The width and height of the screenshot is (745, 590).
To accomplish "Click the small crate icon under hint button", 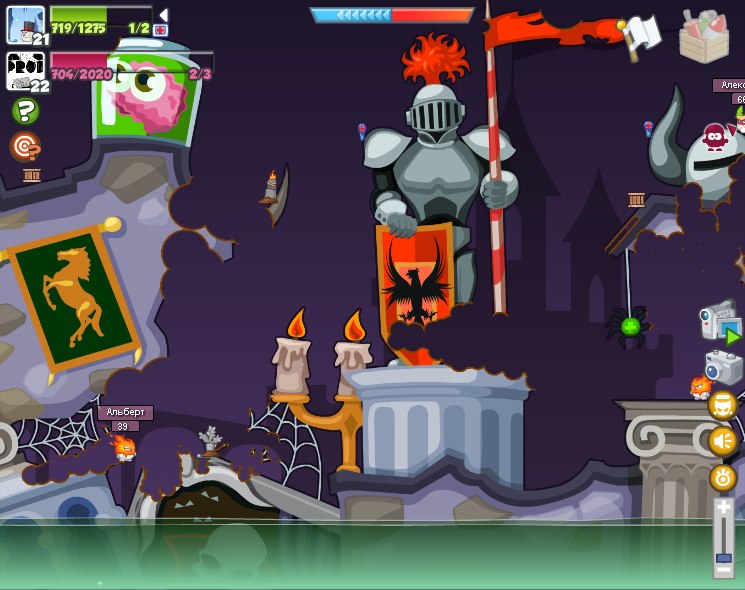I will click(31, 176).
